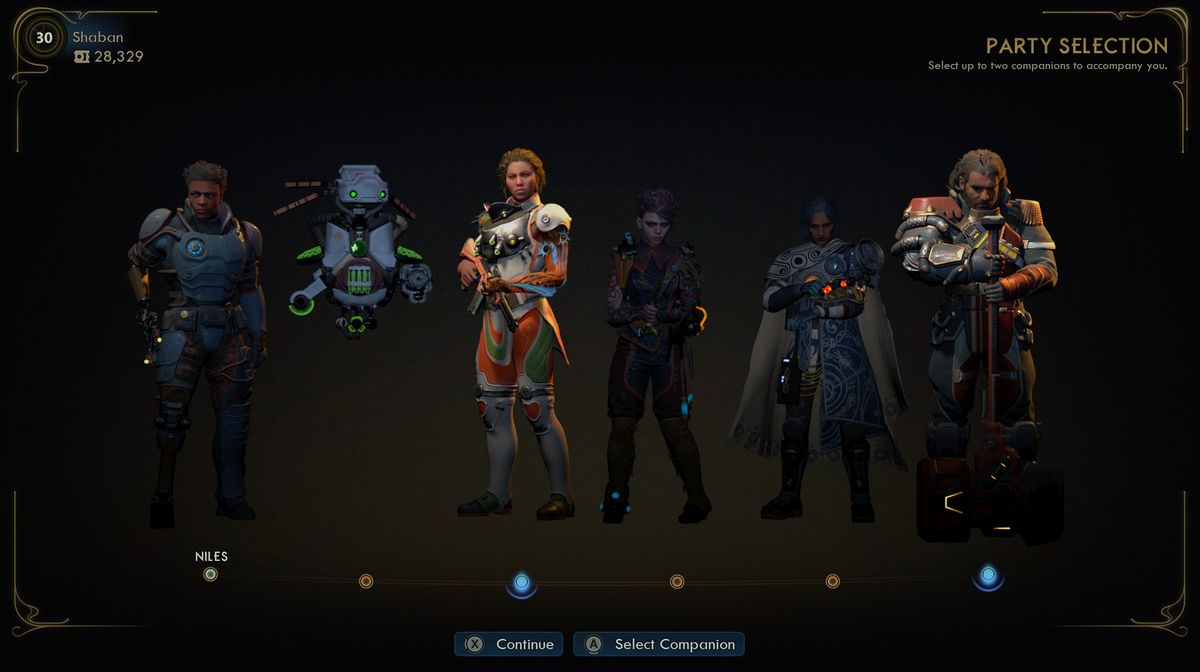The image size is (1200, 672).
Task: Choose the floating robot companion with green lights
Action: pyautogui.click(x=355, y=250)
